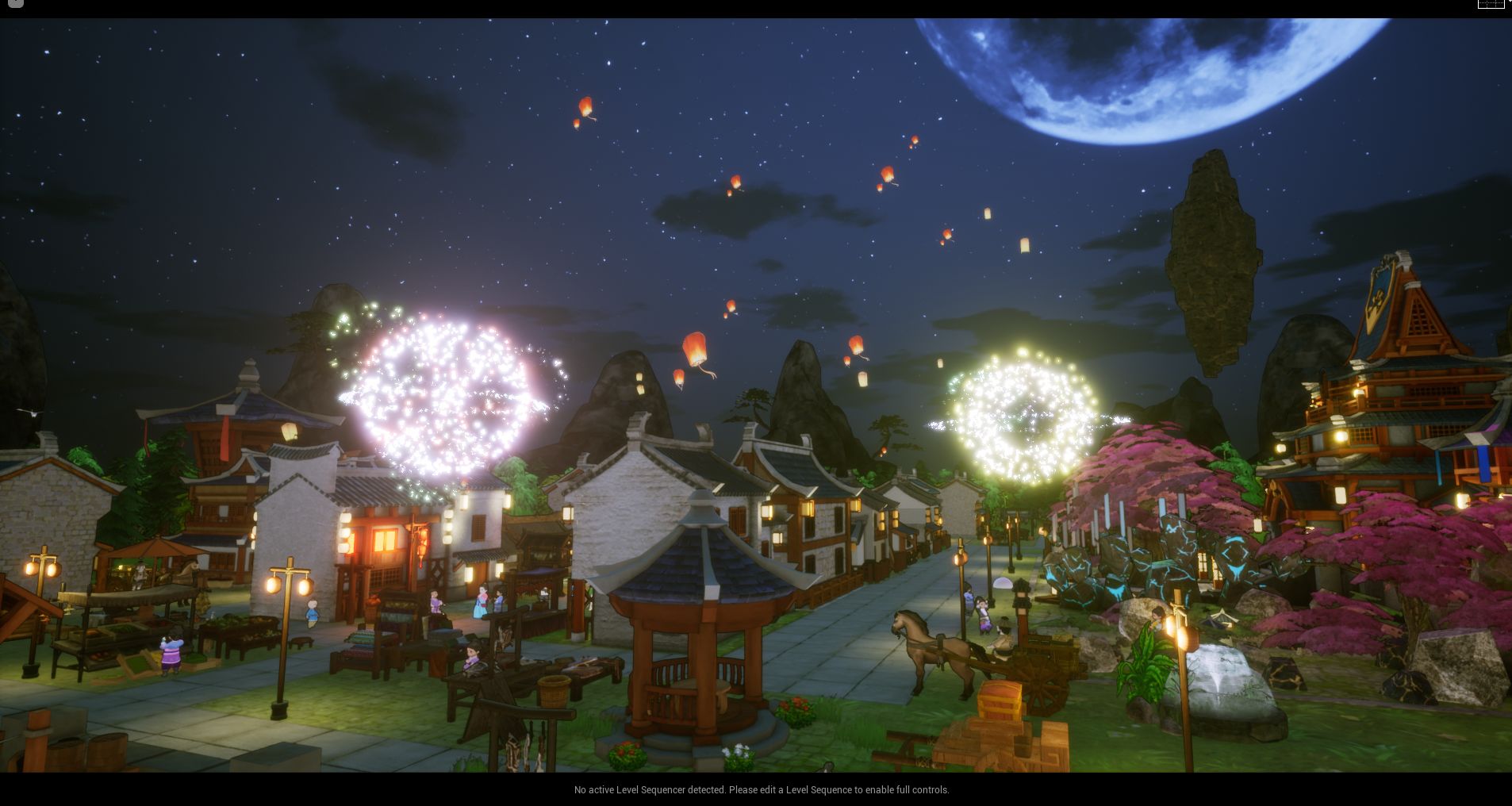Screen dimensions: 1512x806
Task: Click the grey rounded square icon
Action: click(x=14, y=3)
